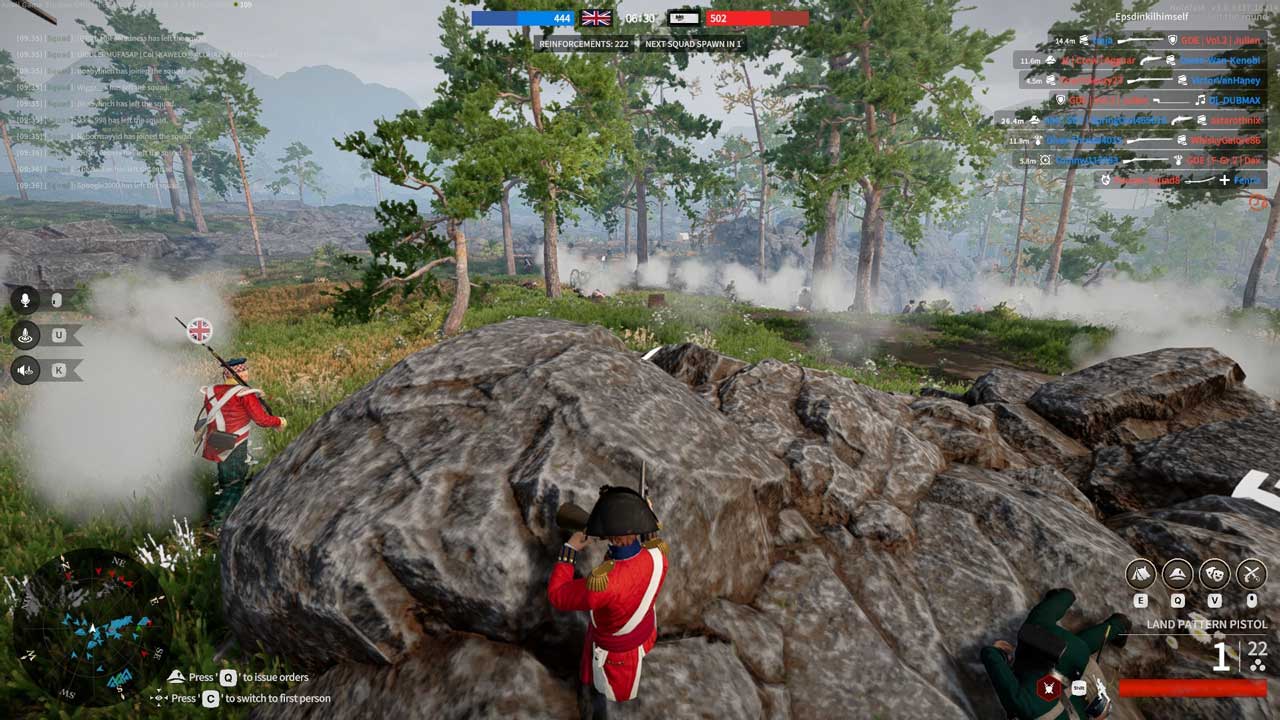The height and width of the screenshot is (720, 1280).
Task: Select the proximity voice broadcast icon
Action: [26, 335]
